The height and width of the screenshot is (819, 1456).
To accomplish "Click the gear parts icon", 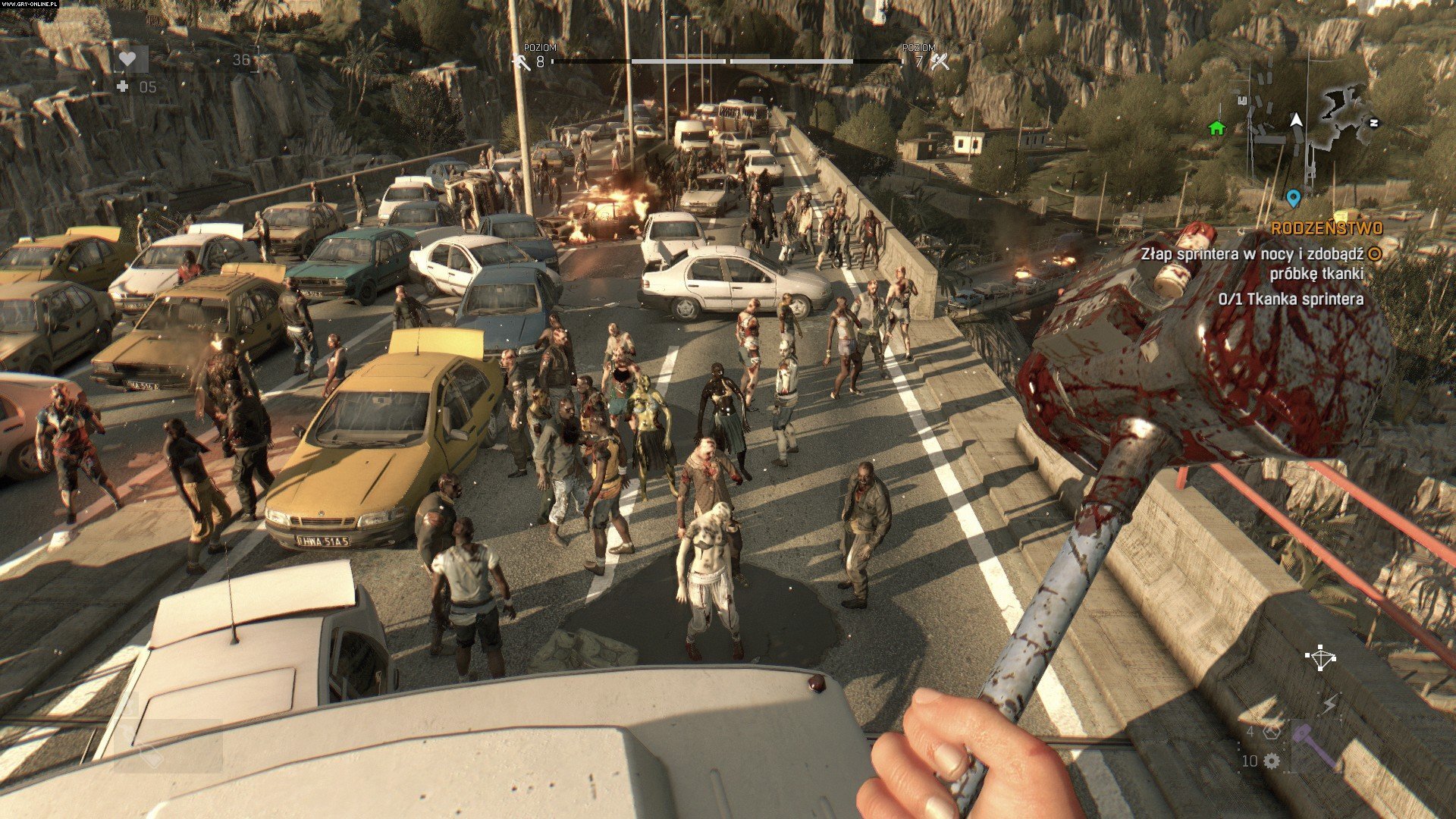I will (x=1272, y=760).
